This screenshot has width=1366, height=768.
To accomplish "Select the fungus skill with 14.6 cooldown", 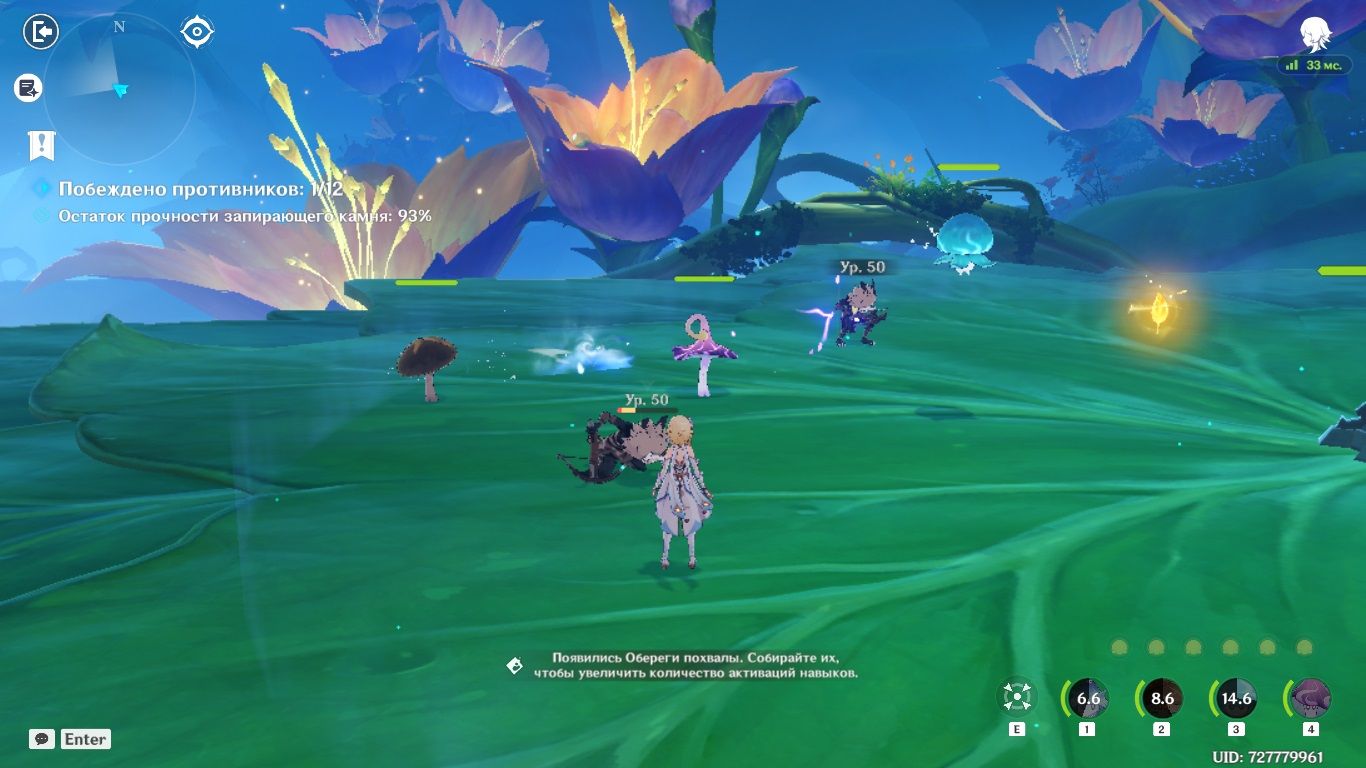I will tap(1236, 698).
